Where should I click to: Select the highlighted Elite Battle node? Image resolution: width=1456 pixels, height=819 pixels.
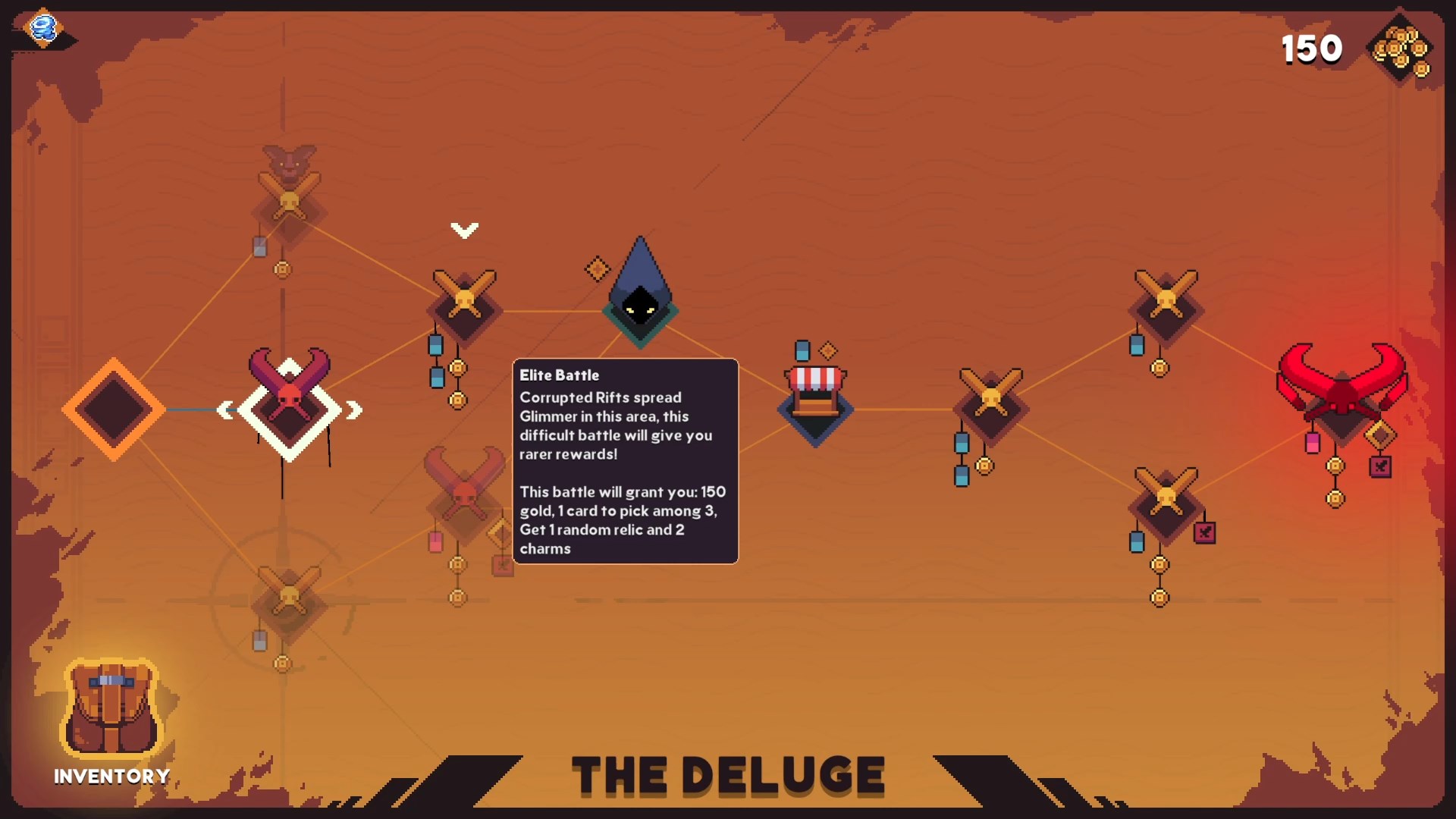pyautogui.click(x=289, y=406)
